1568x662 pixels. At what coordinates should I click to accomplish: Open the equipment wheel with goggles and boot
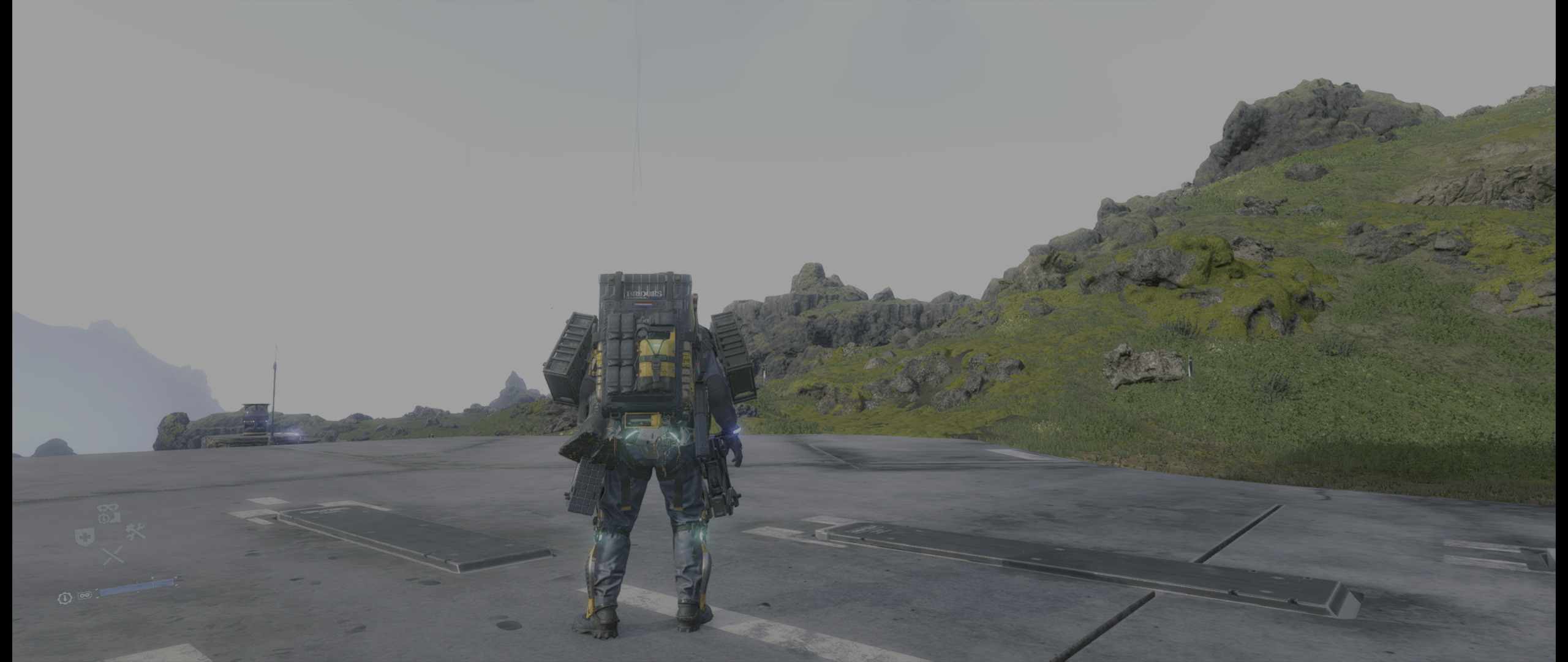point(108,514)
